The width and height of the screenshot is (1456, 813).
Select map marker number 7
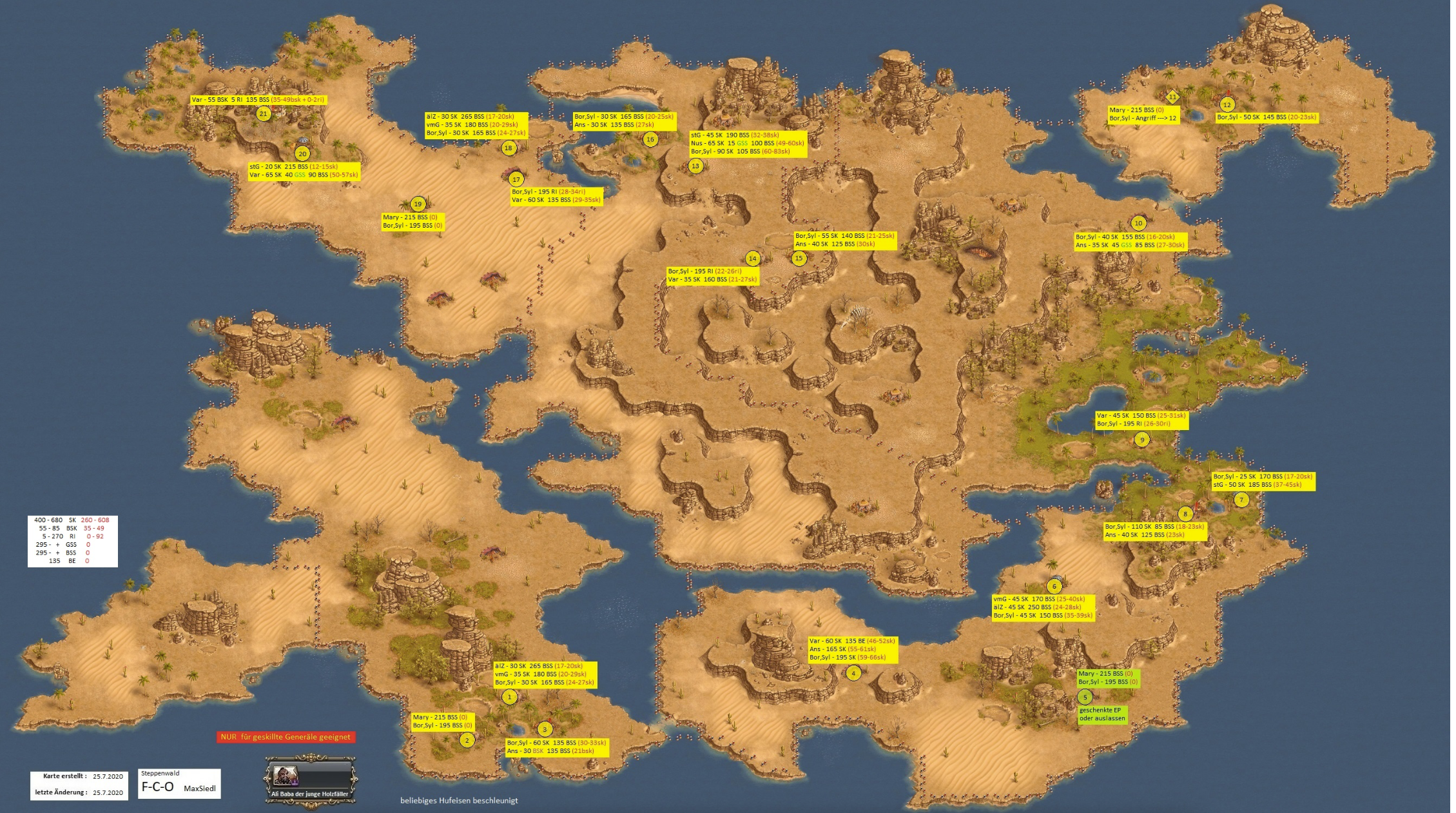coord(1241,500)
